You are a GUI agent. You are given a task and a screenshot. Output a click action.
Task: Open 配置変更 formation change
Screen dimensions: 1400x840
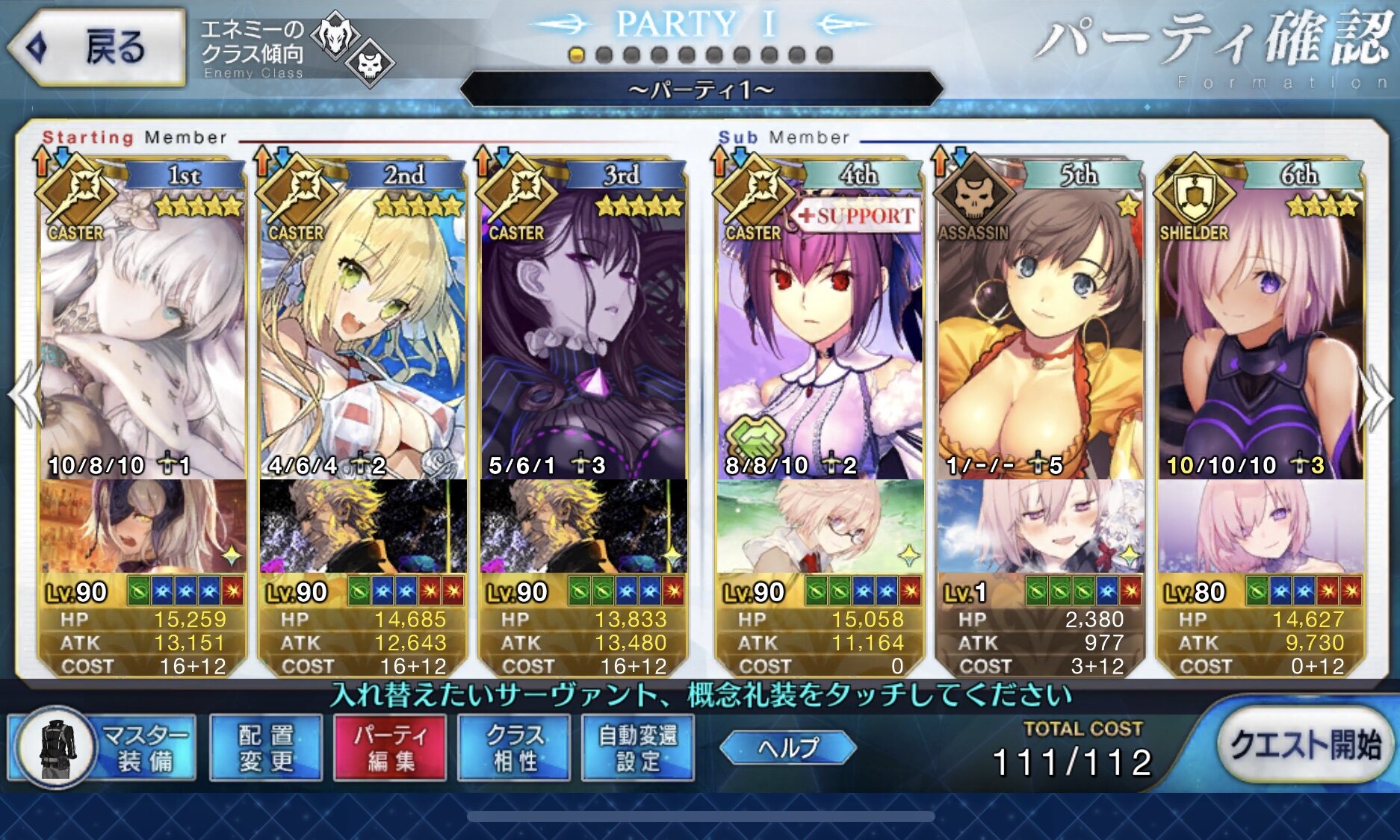pyautogui.click(x=266, y=747)
